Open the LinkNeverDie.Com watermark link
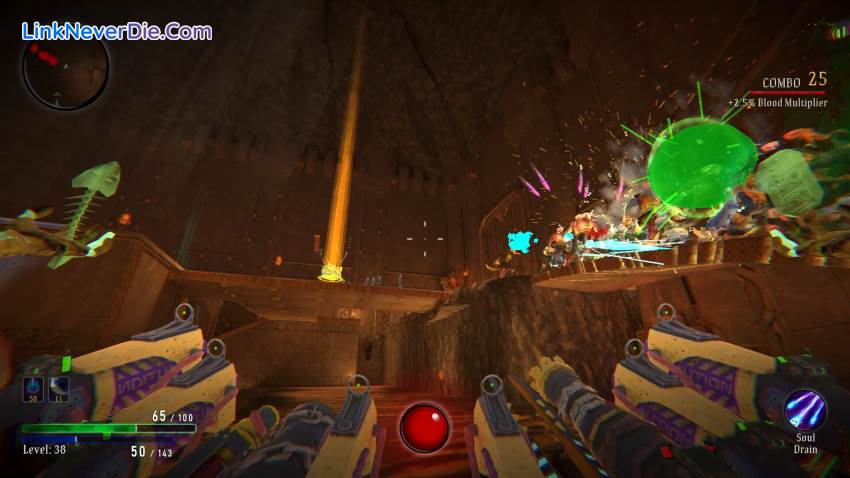The image size is (850, 478). pos(117,31)
